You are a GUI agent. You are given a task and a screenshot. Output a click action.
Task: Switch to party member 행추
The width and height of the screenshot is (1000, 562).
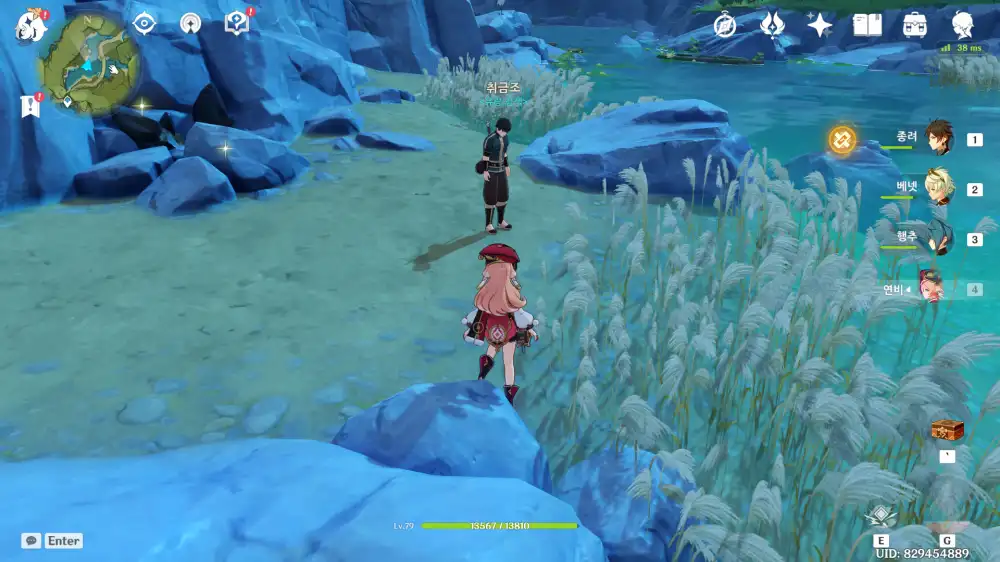point(938,238)
